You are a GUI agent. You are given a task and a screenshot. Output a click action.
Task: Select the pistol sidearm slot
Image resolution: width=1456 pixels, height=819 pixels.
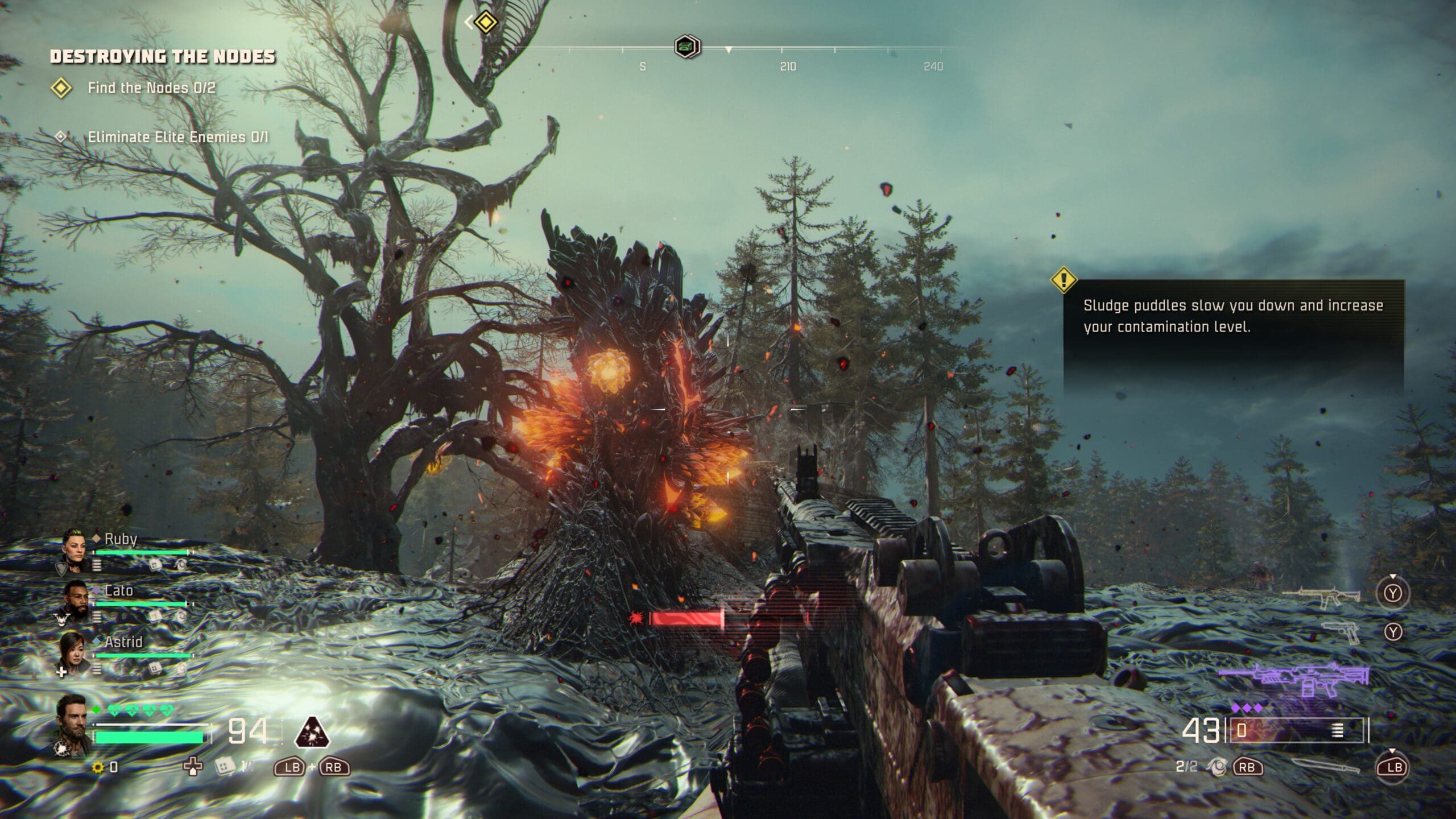[x=1341, y=632]
